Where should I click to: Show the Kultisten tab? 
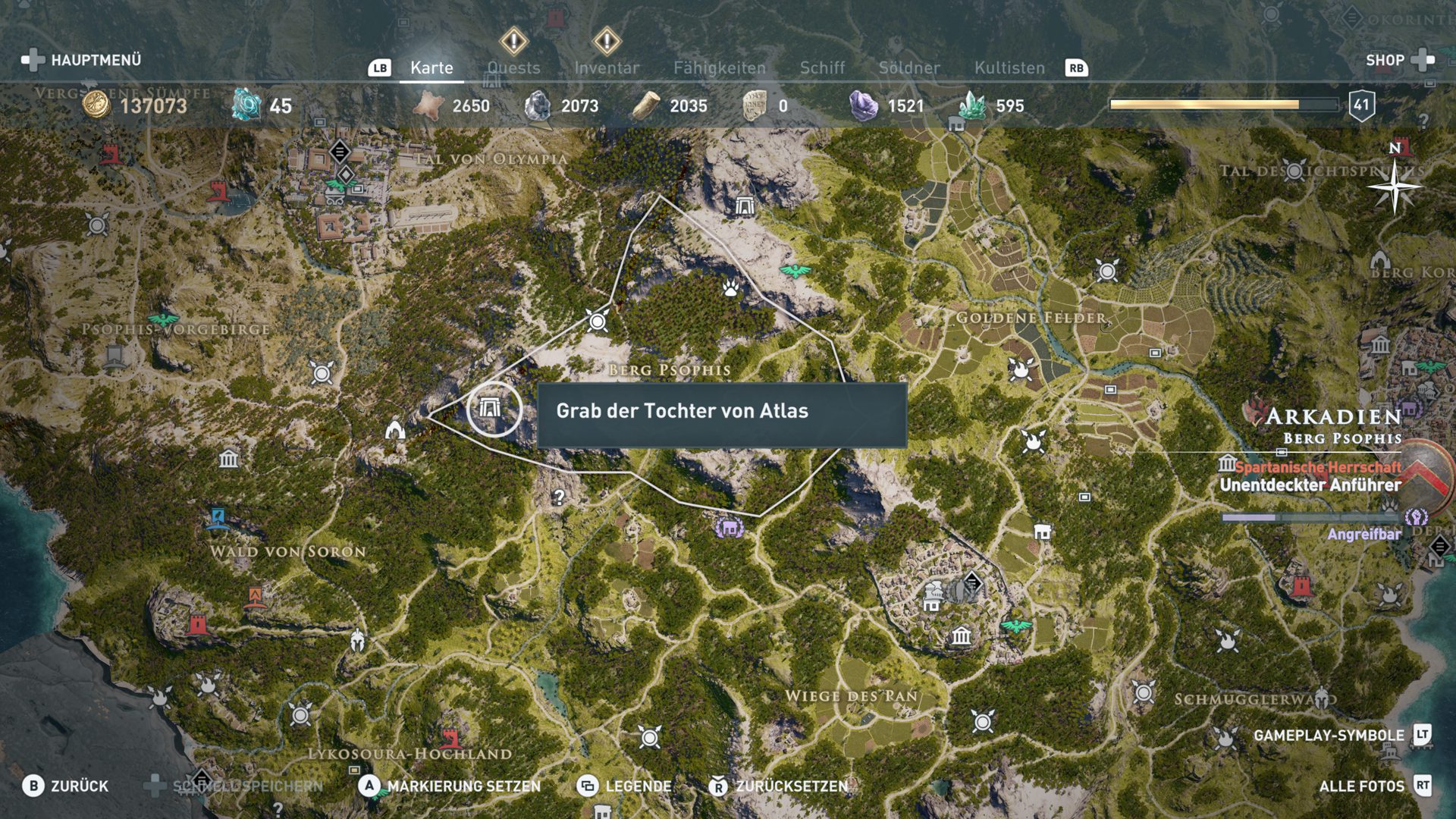click(x=1009, y=67)
